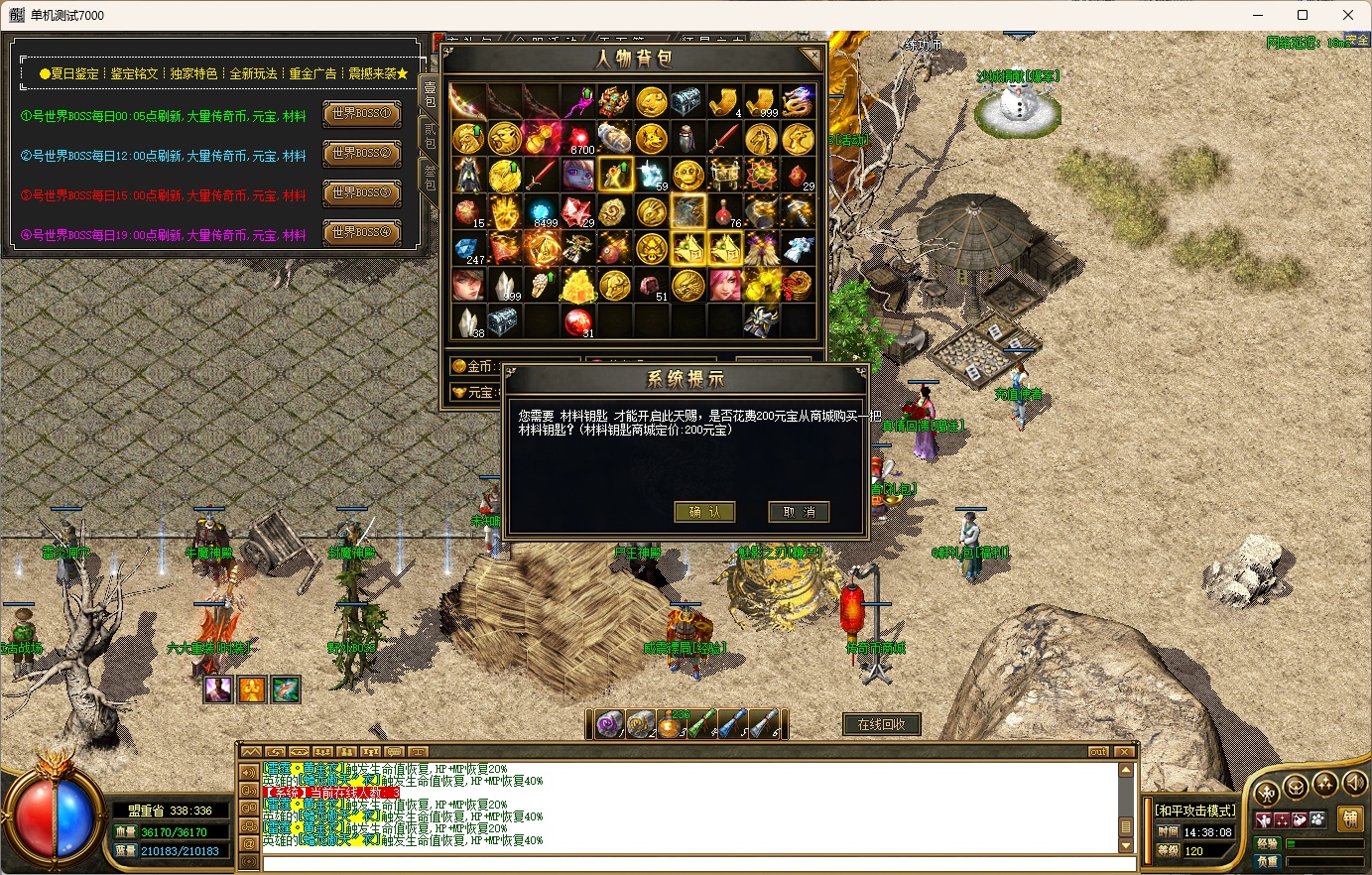
Task: Cancel the system prompt dialog (取消)
Action: (x=799, y=512)
